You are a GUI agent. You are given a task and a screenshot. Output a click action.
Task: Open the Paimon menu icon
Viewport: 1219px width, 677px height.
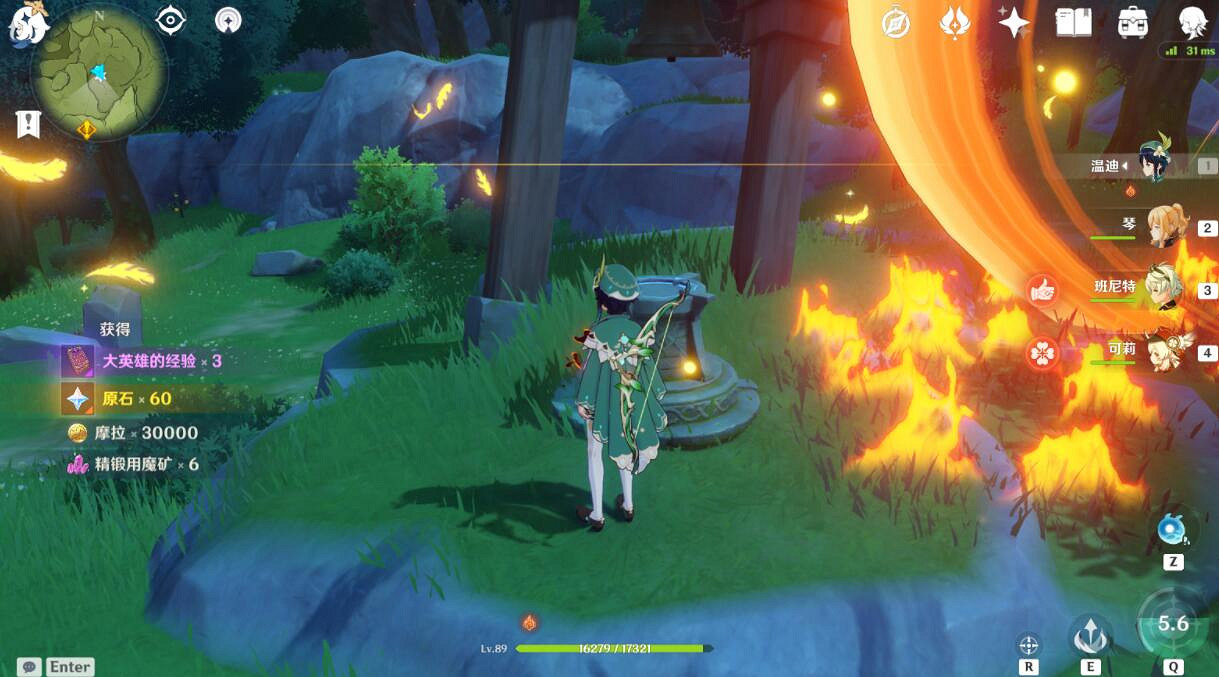[x=22, y=22]
